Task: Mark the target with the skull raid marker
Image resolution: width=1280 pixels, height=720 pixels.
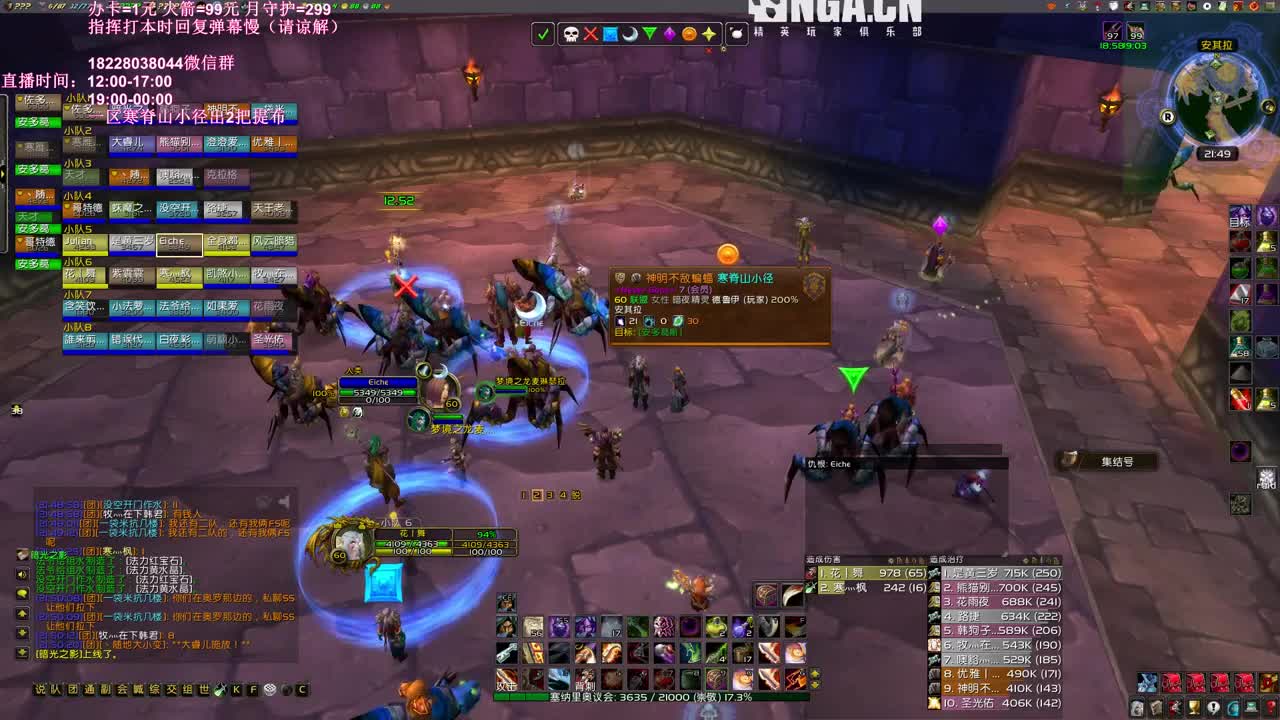Action: pyautogui.click(x=570, y=33)
